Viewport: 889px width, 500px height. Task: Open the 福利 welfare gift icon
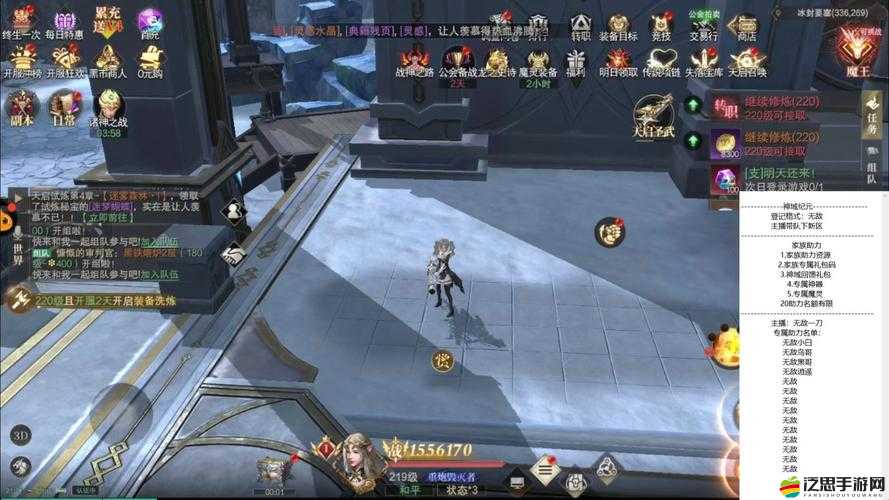point(575,60)
